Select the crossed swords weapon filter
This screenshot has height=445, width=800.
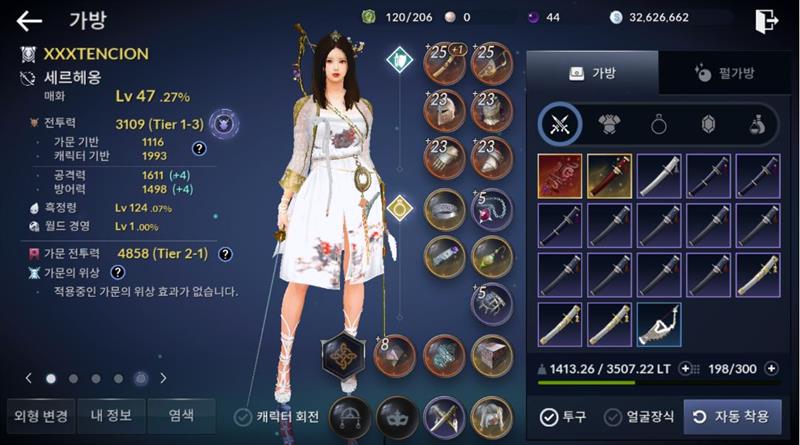pyautogui.click(x=561, y=124)
